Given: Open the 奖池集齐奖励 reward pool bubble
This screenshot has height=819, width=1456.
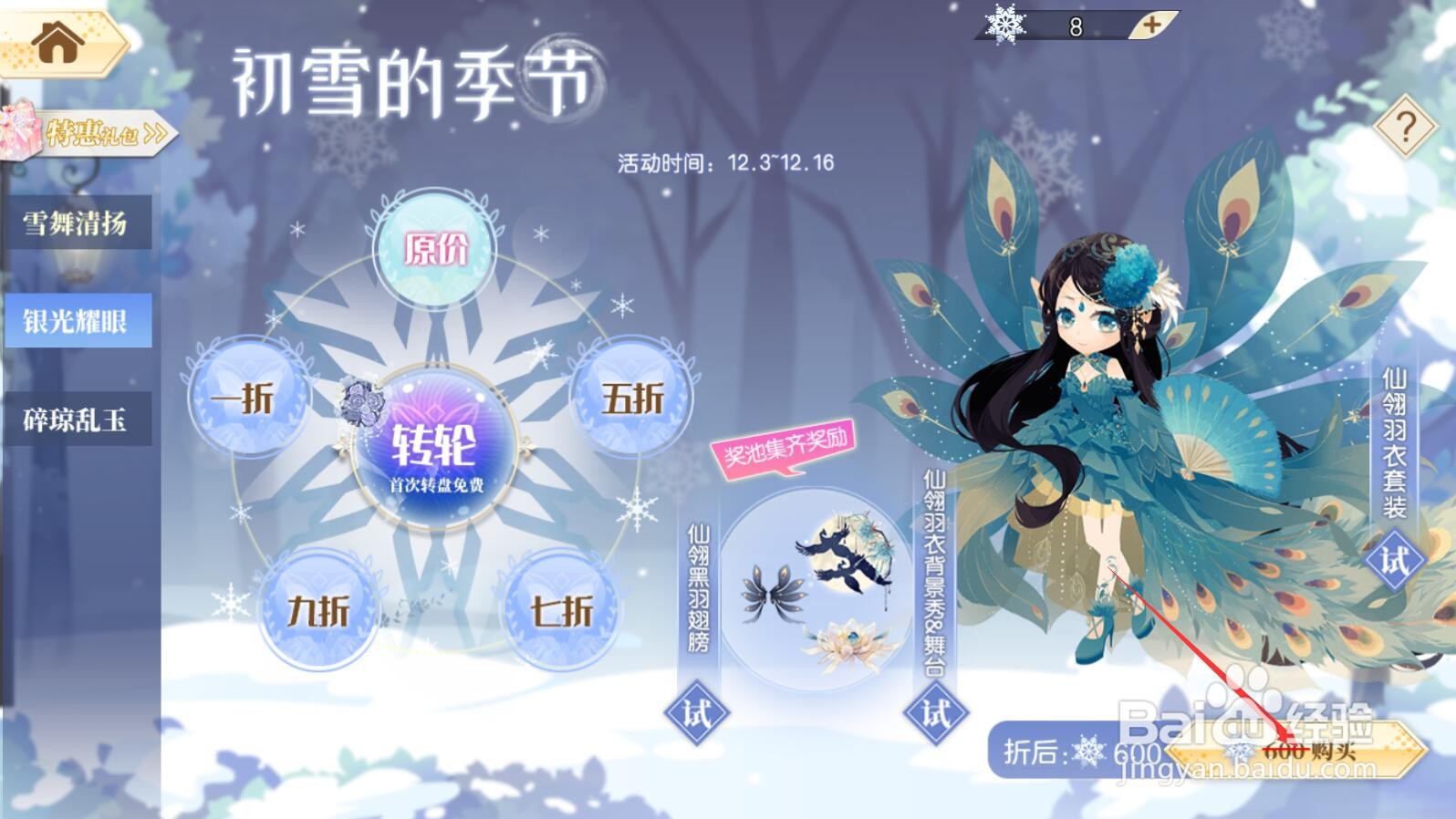Looking at the screenshot, I should point(785,447).
